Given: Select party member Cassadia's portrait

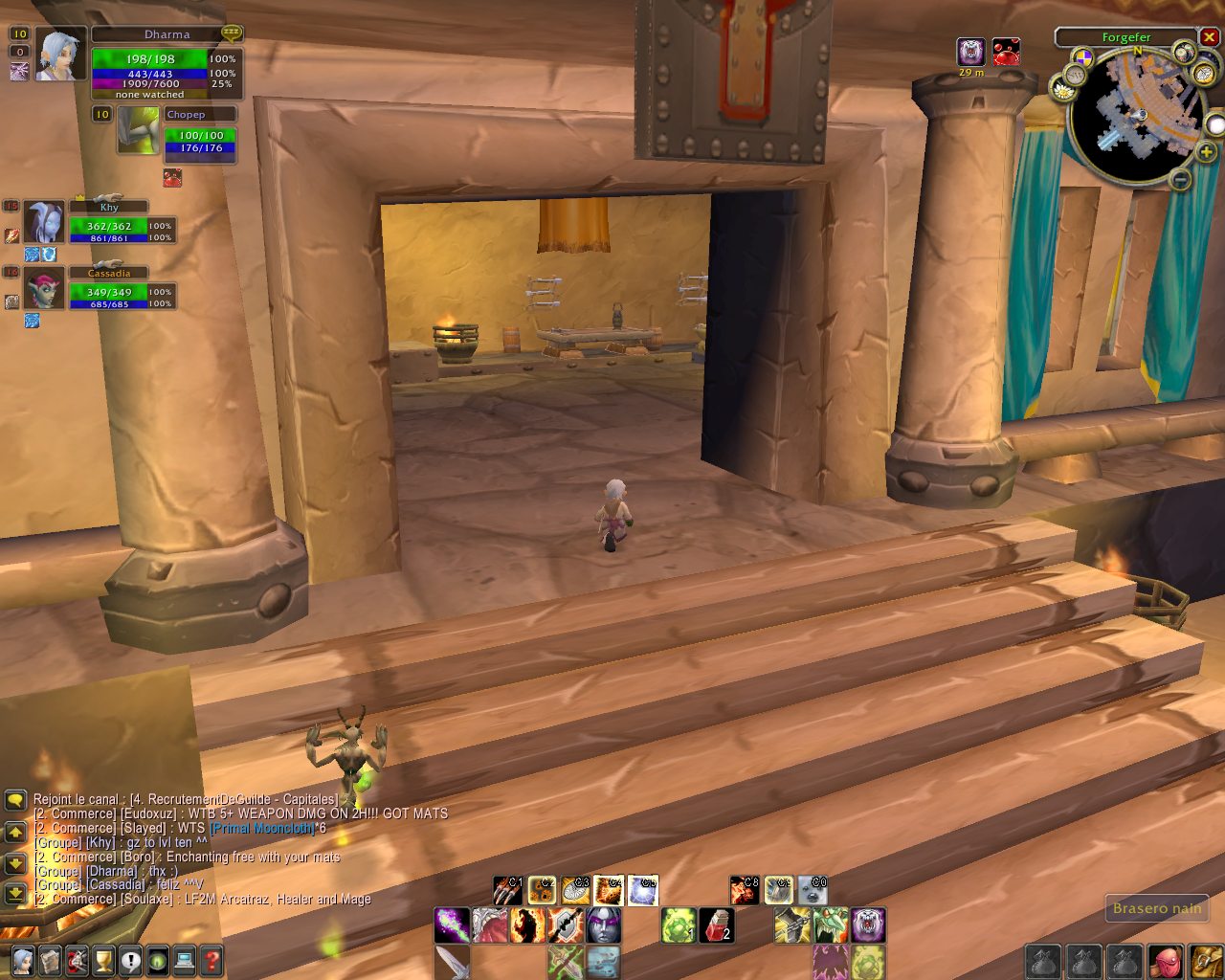Looking at the screenshot, I should 44,288.
